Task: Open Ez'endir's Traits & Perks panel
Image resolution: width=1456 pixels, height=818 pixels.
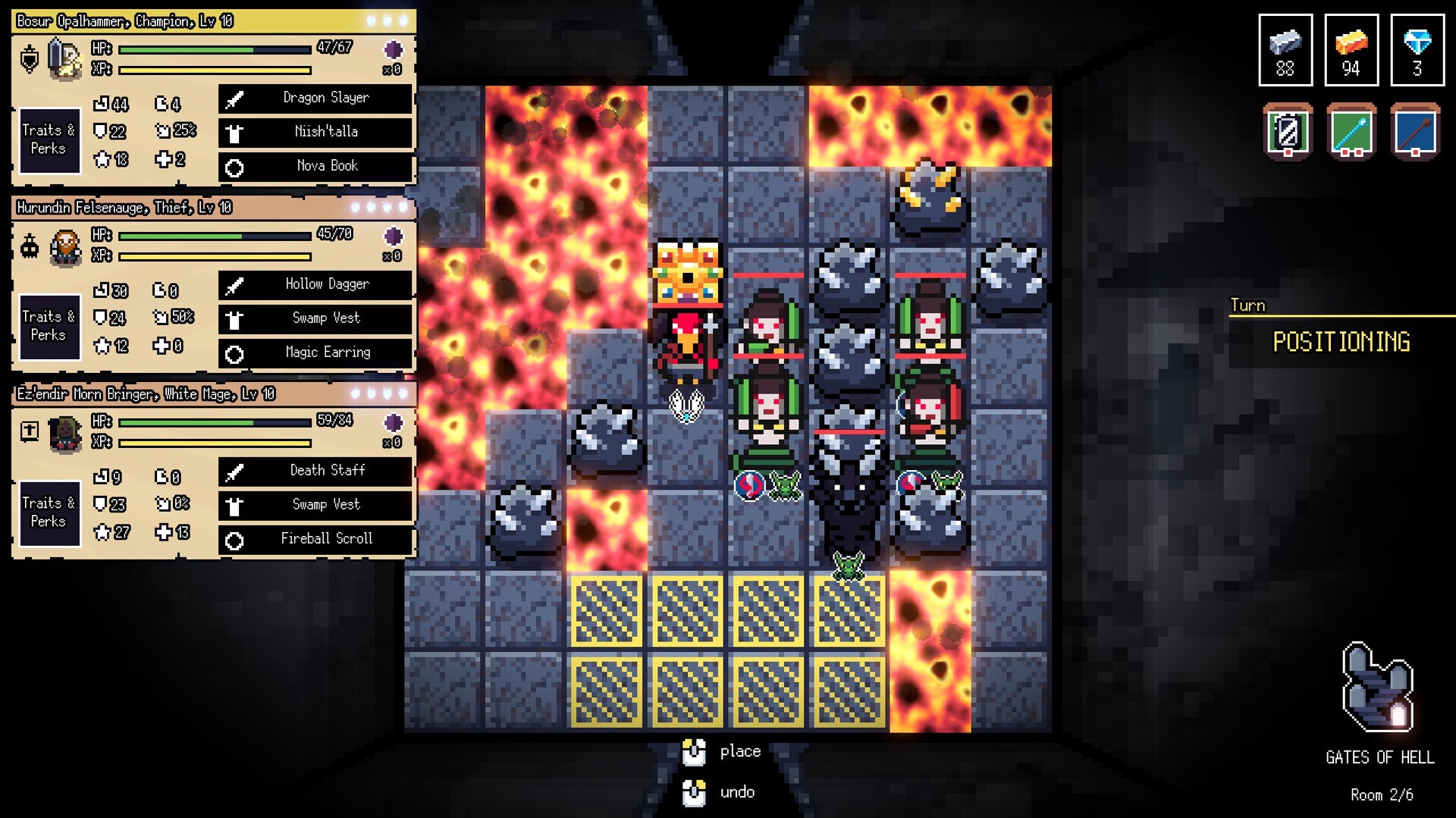Action: click(49, 513)
